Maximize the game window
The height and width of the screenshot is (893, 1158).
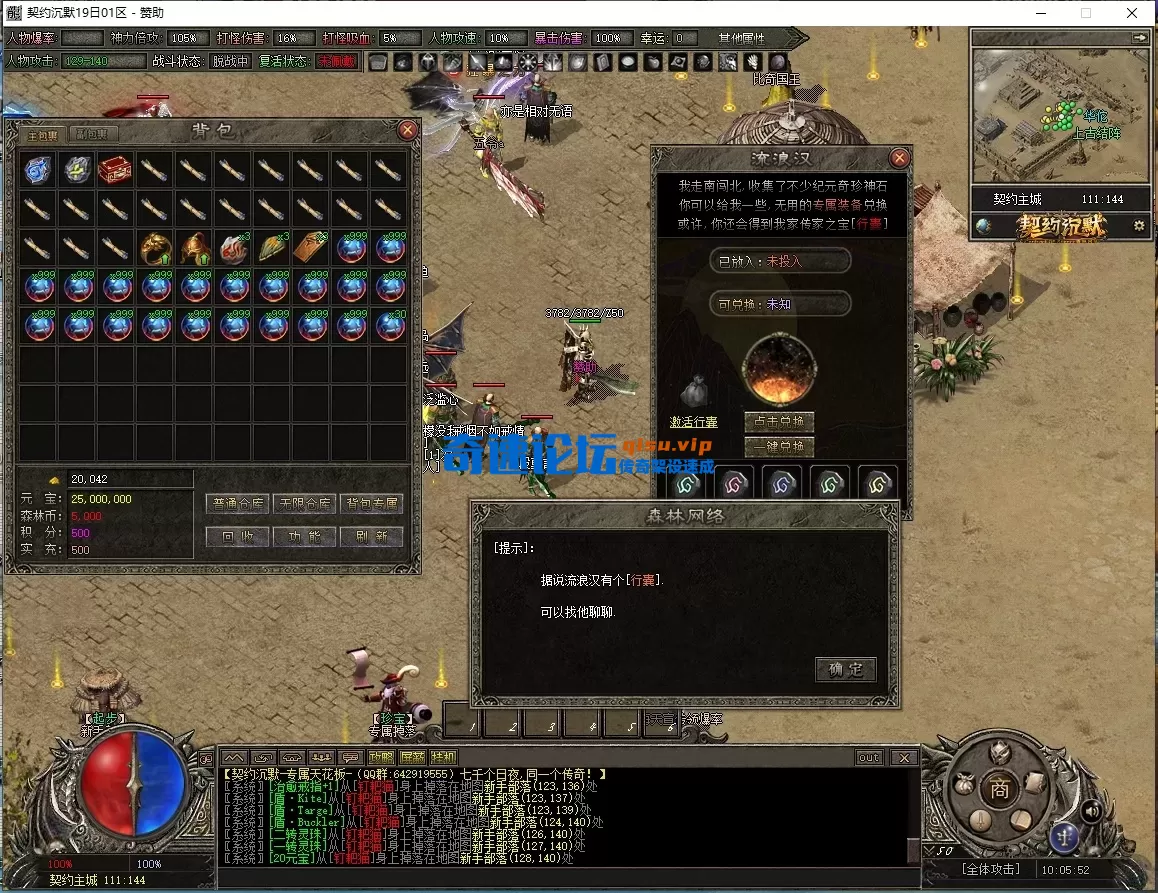[1085, 13]
